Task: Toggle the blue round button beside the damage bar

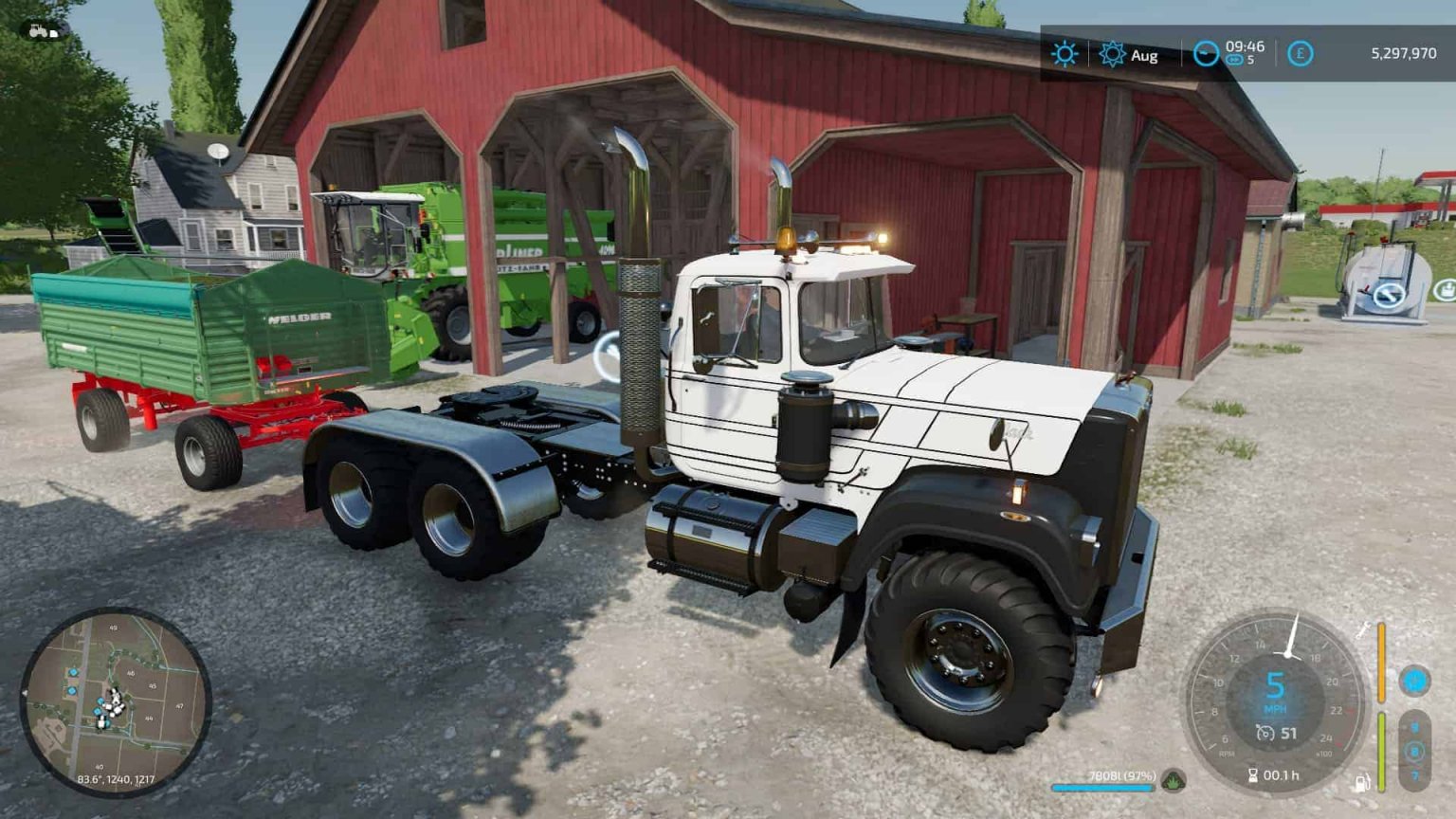Action: [1414, 680]
